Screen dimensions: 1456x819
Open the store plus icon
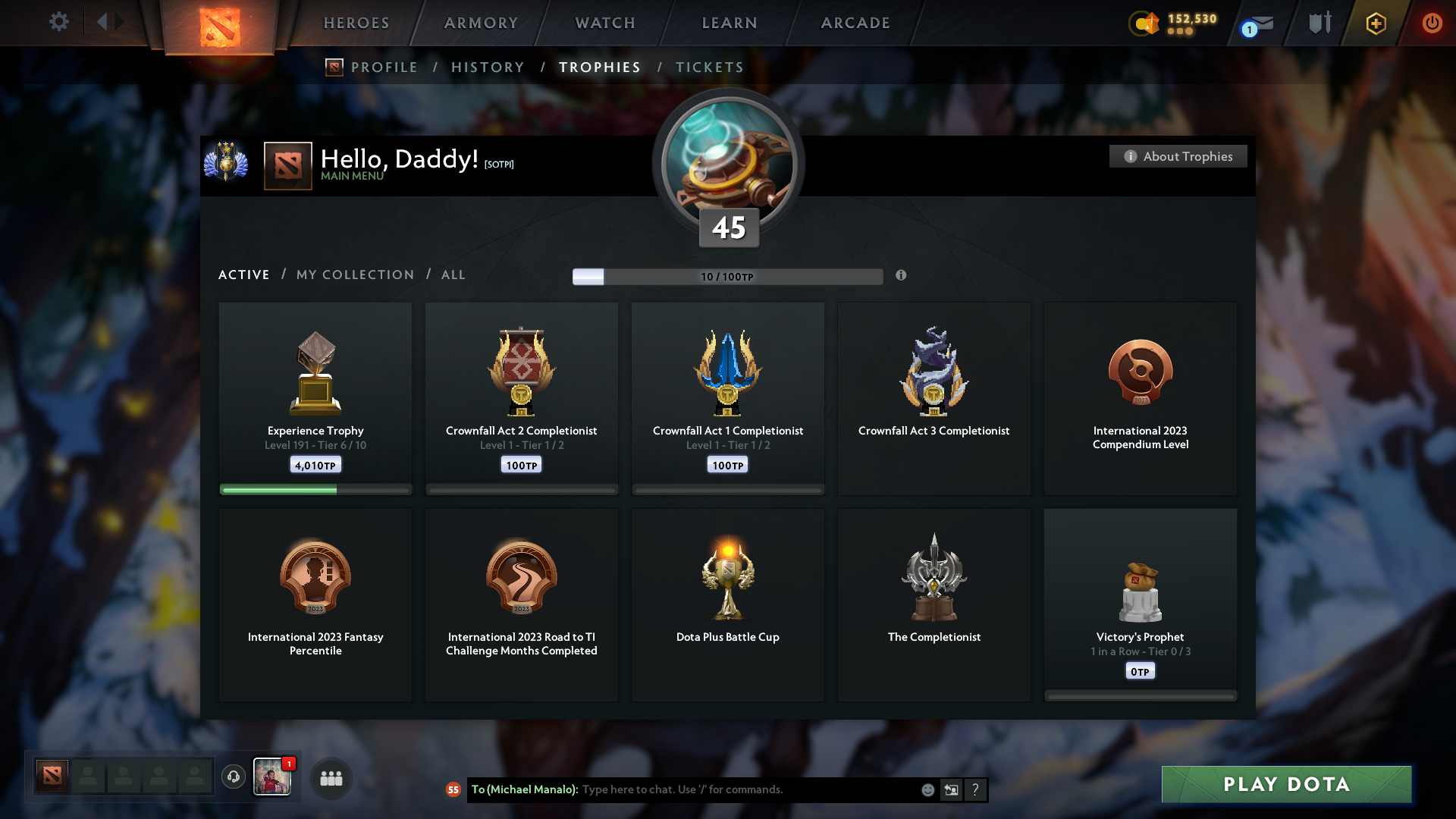1375,23
